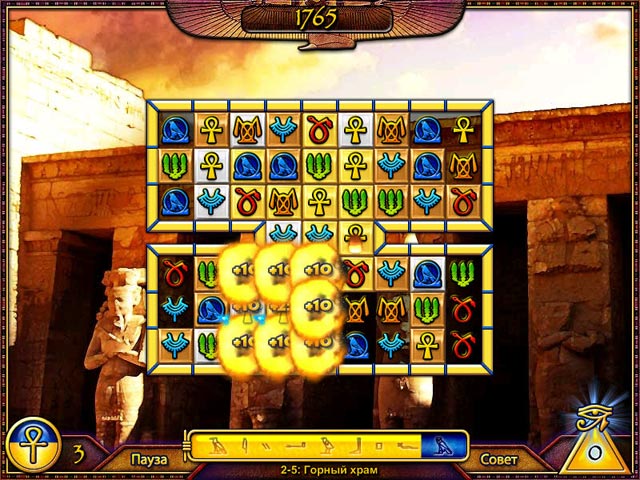Click the golden ankh orb icon

(34, 440)
